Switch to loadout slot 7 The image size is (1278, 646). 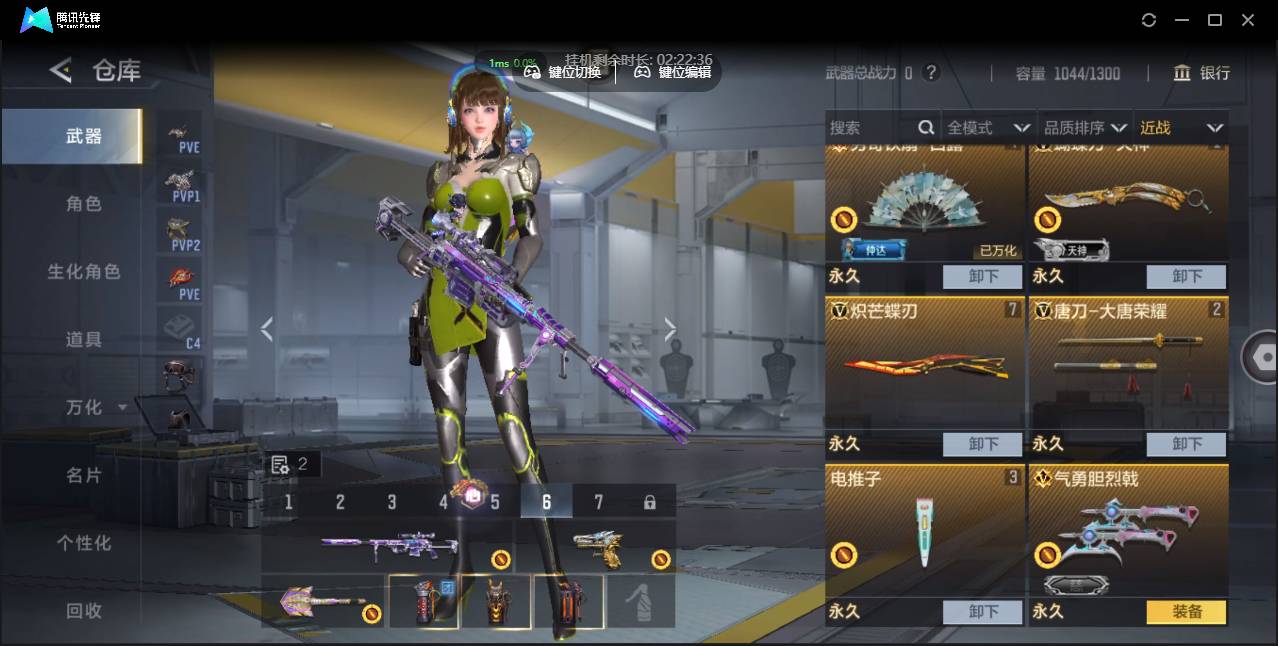tap(598, 502)
